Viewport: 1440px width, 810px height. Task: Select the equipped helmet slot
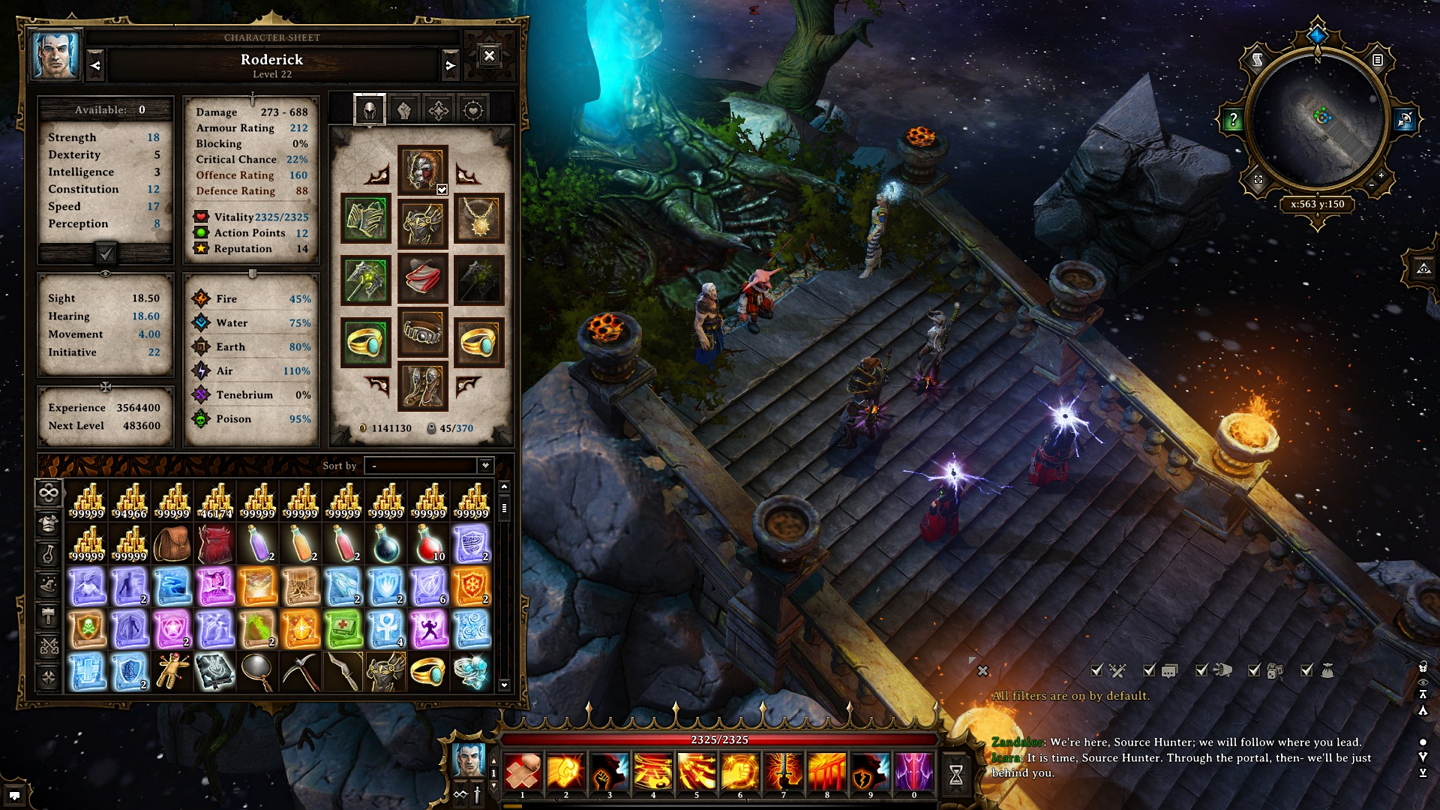tap(422, 169)
